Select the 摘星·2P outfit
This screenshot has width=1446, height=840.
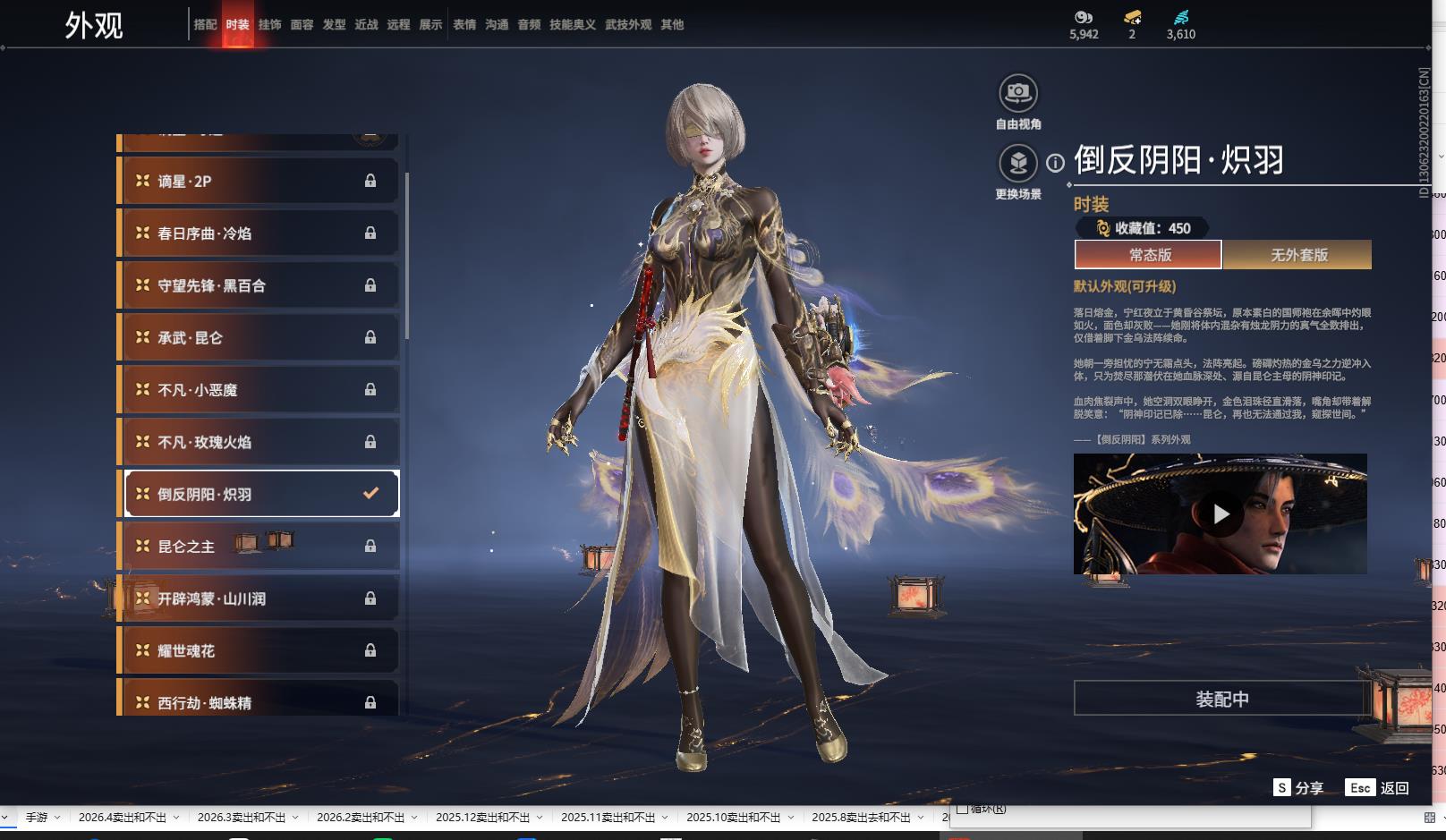tap(258, 182)
